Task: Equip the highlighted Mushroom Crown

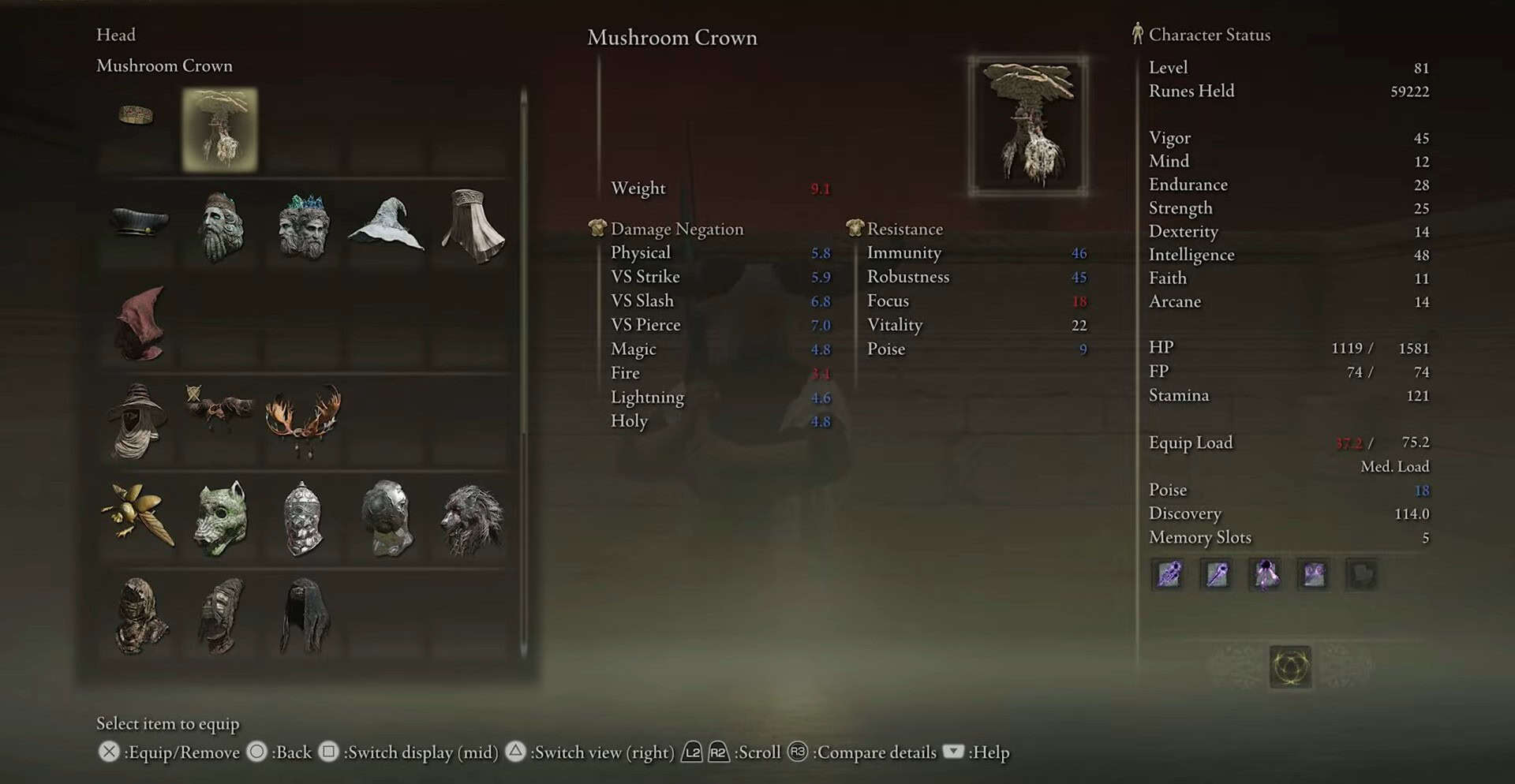Action: point(219,129)
